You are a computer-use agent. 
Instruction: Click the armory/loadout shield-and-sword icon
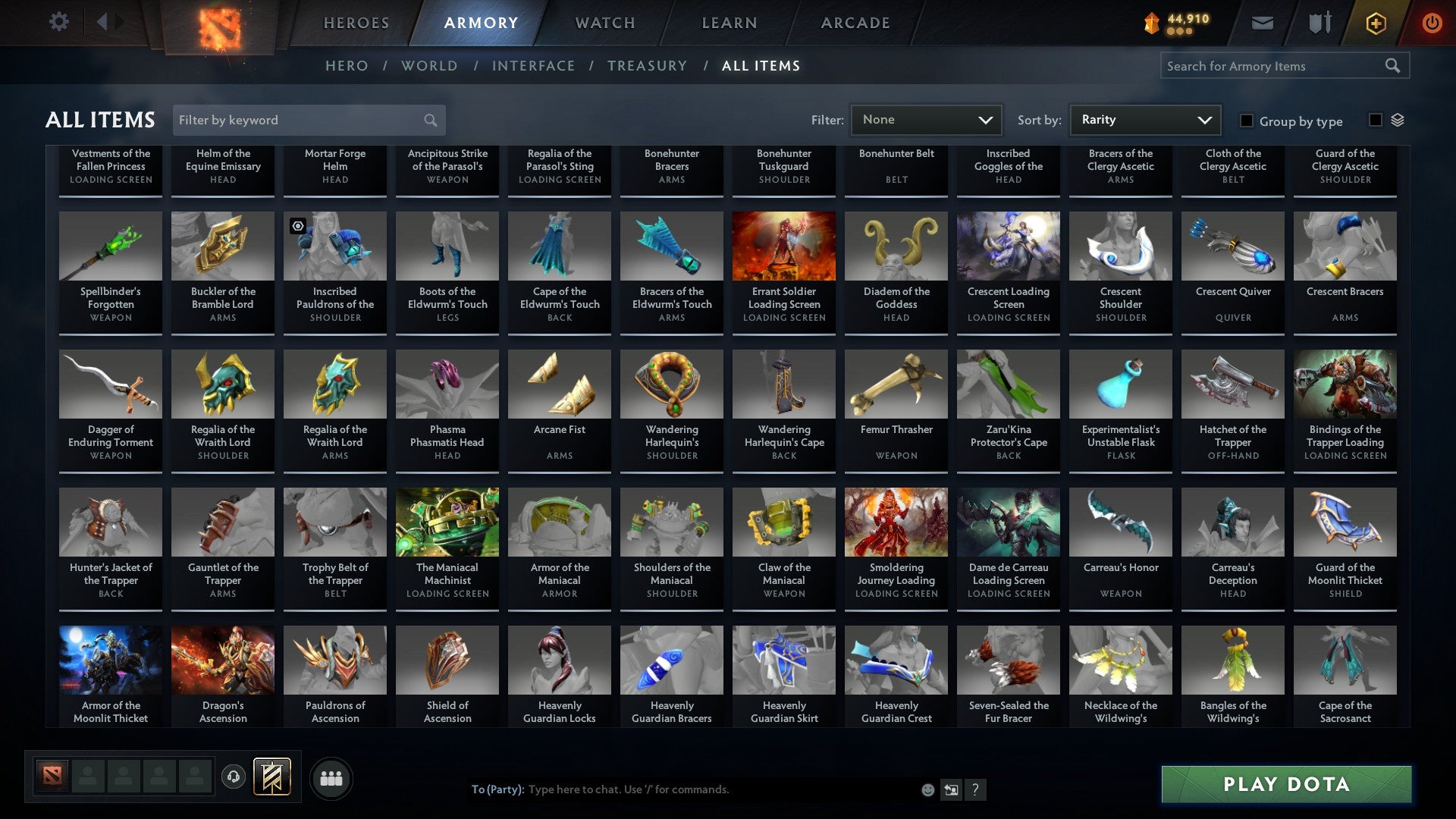[1319, 23]
